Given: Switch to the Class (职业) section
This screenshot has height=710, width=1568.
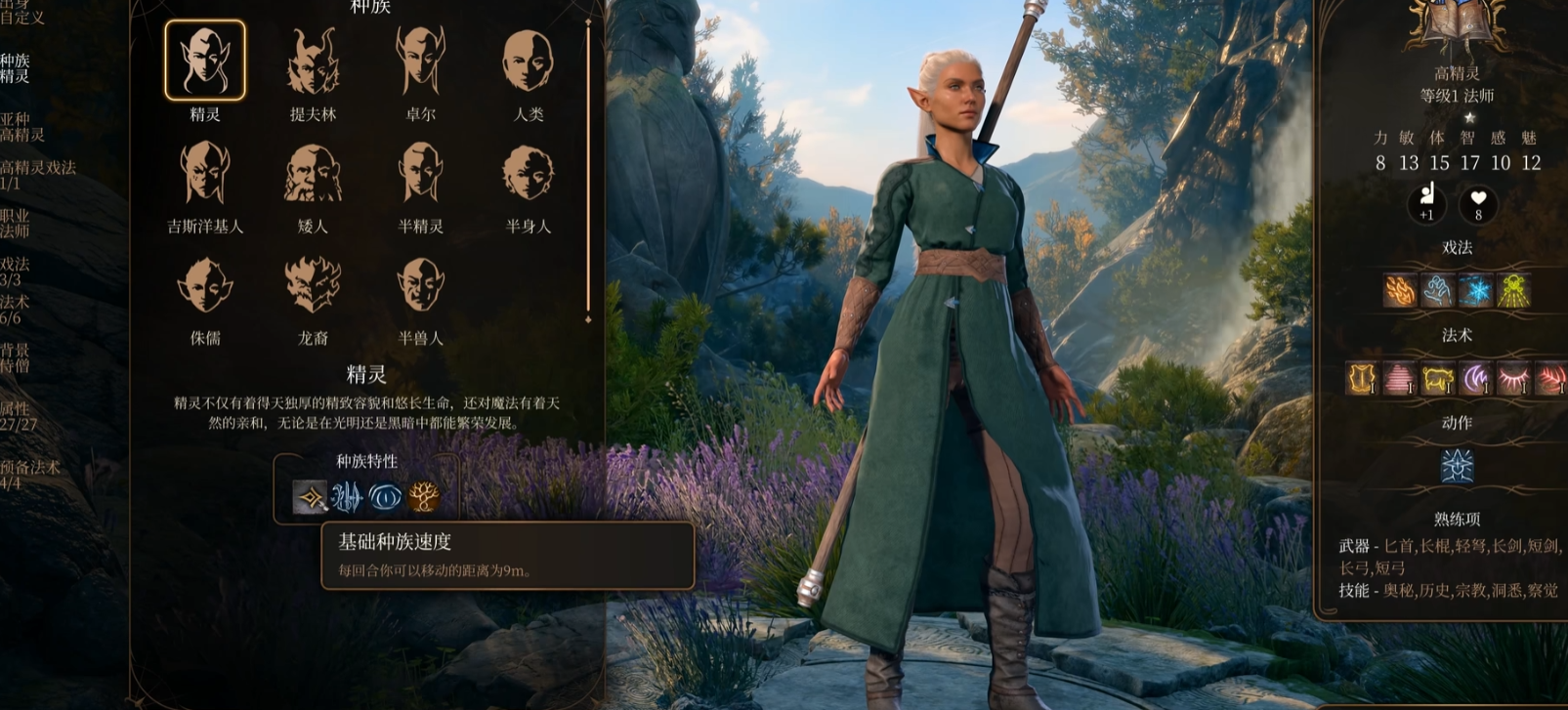Looking at the screenshot, I should (x=15, y=223).
